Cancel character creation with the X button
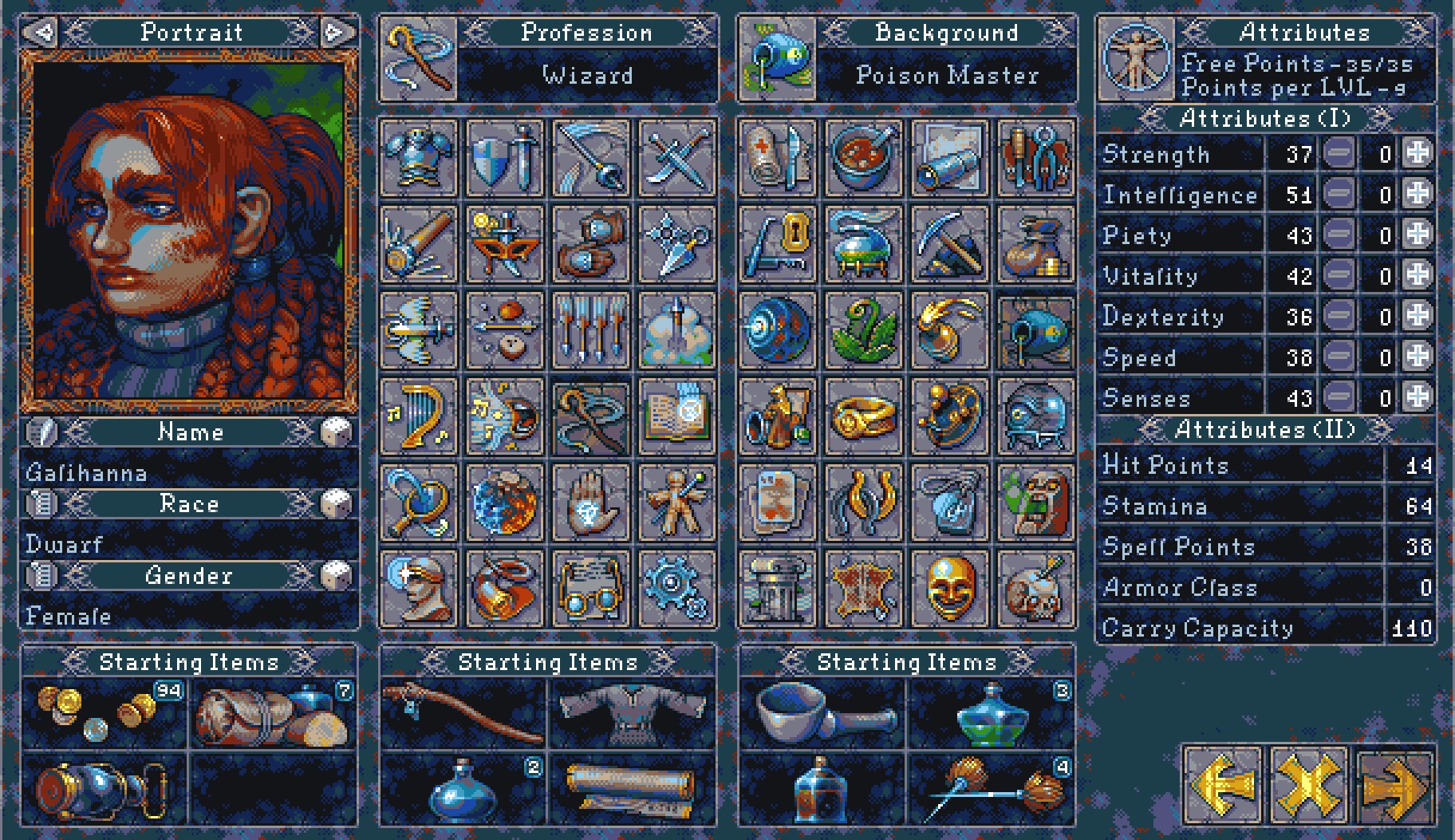This screenshot has height=840, width=1455. click(x=1307, y=786)
